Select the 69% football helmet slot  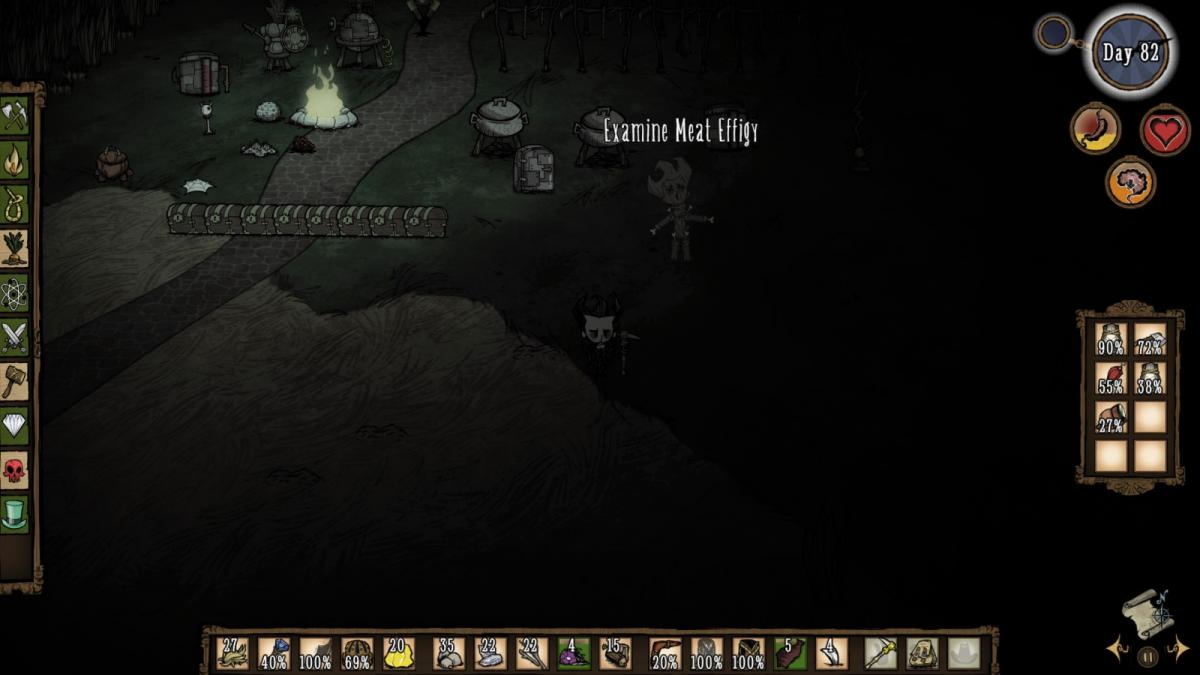[357, 653]
